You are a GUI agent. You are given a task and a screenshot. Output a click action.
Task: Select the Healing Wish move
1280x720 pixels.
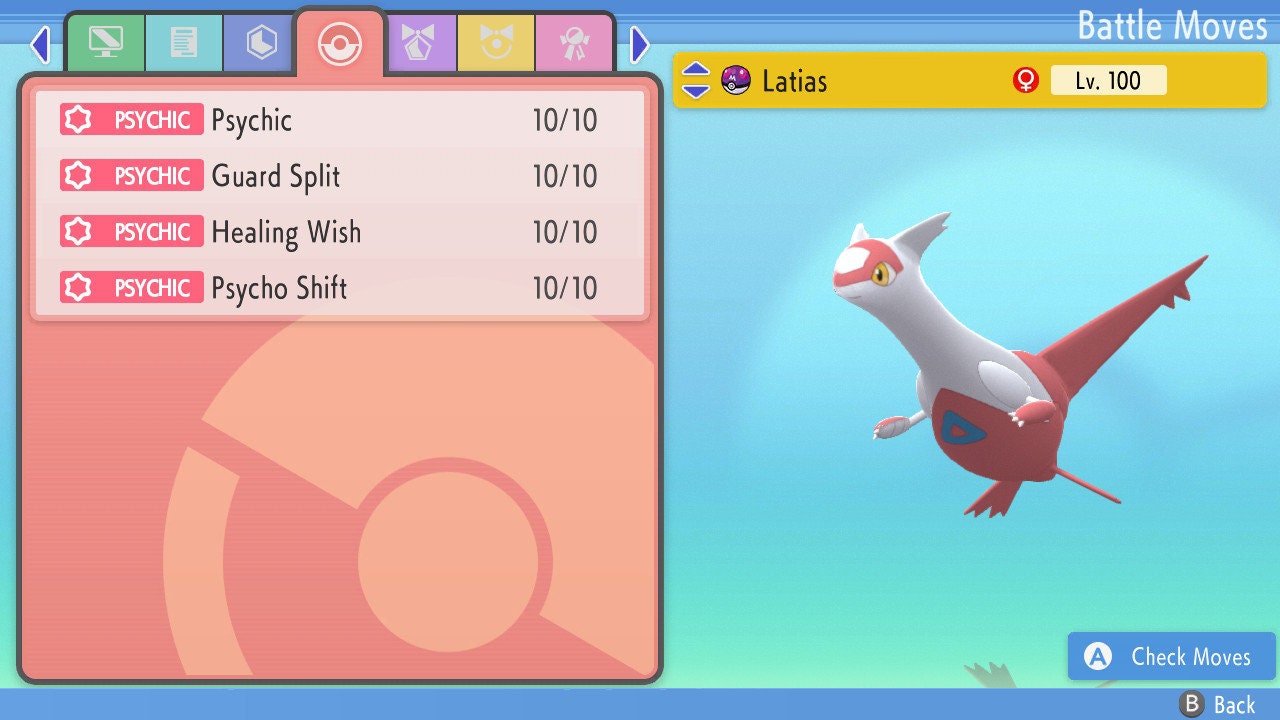340,233
